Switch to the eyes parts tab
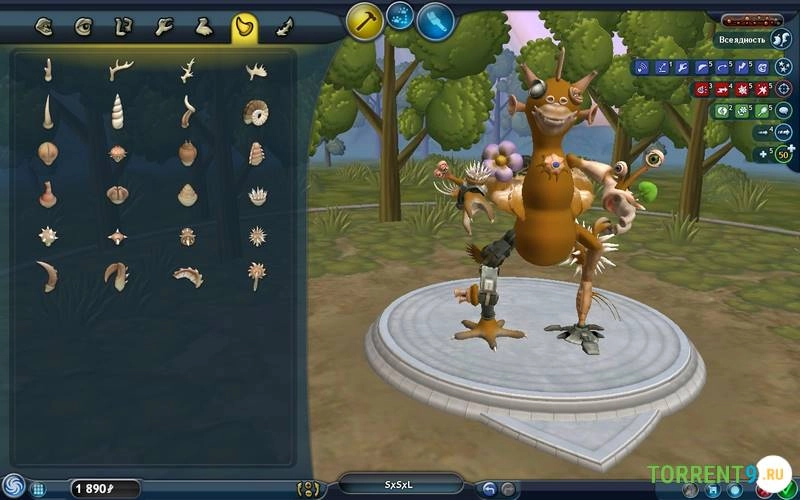 coord(83,27)
